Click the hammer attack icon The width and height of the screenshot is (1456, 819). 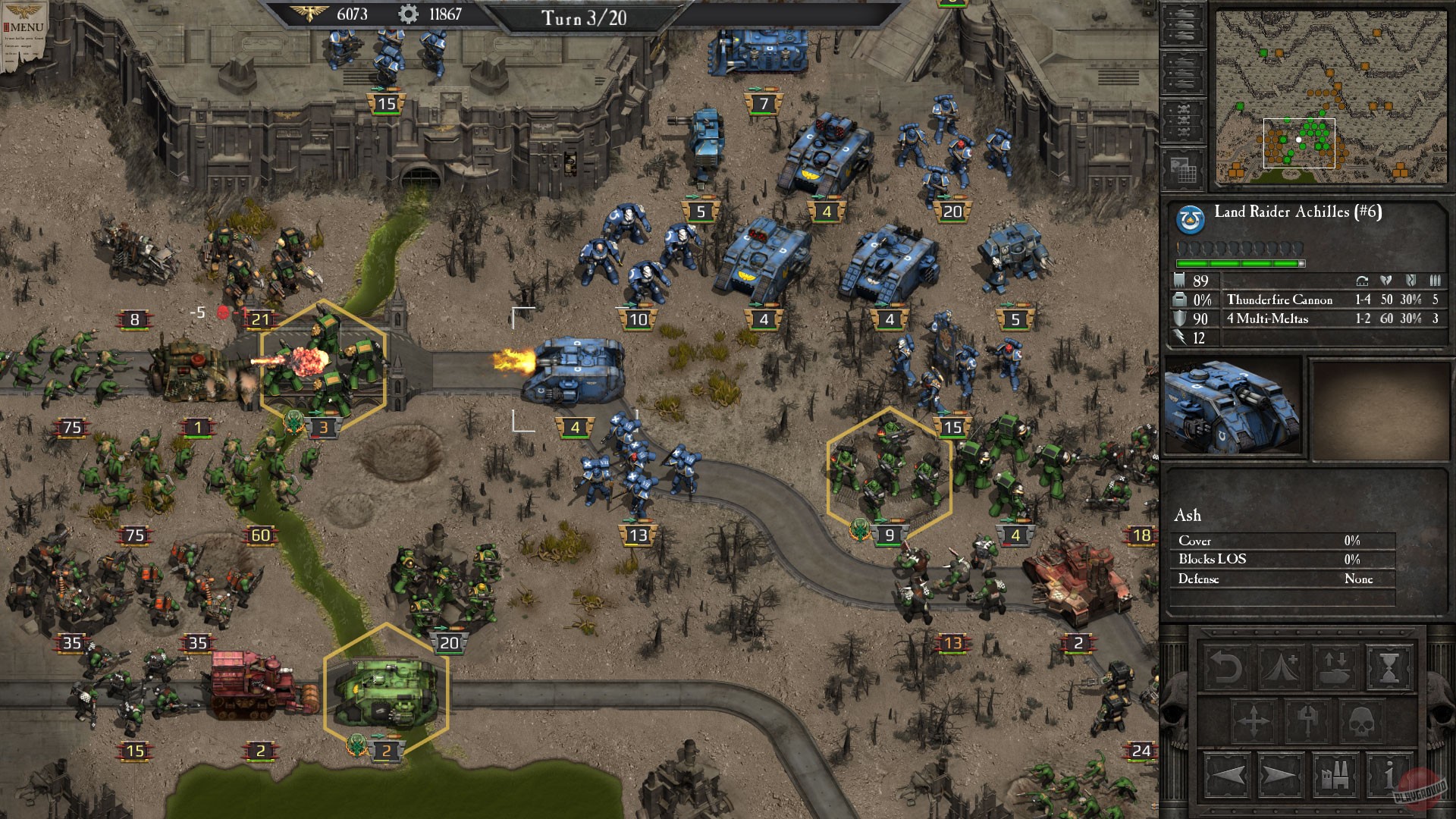(1307, 720)
